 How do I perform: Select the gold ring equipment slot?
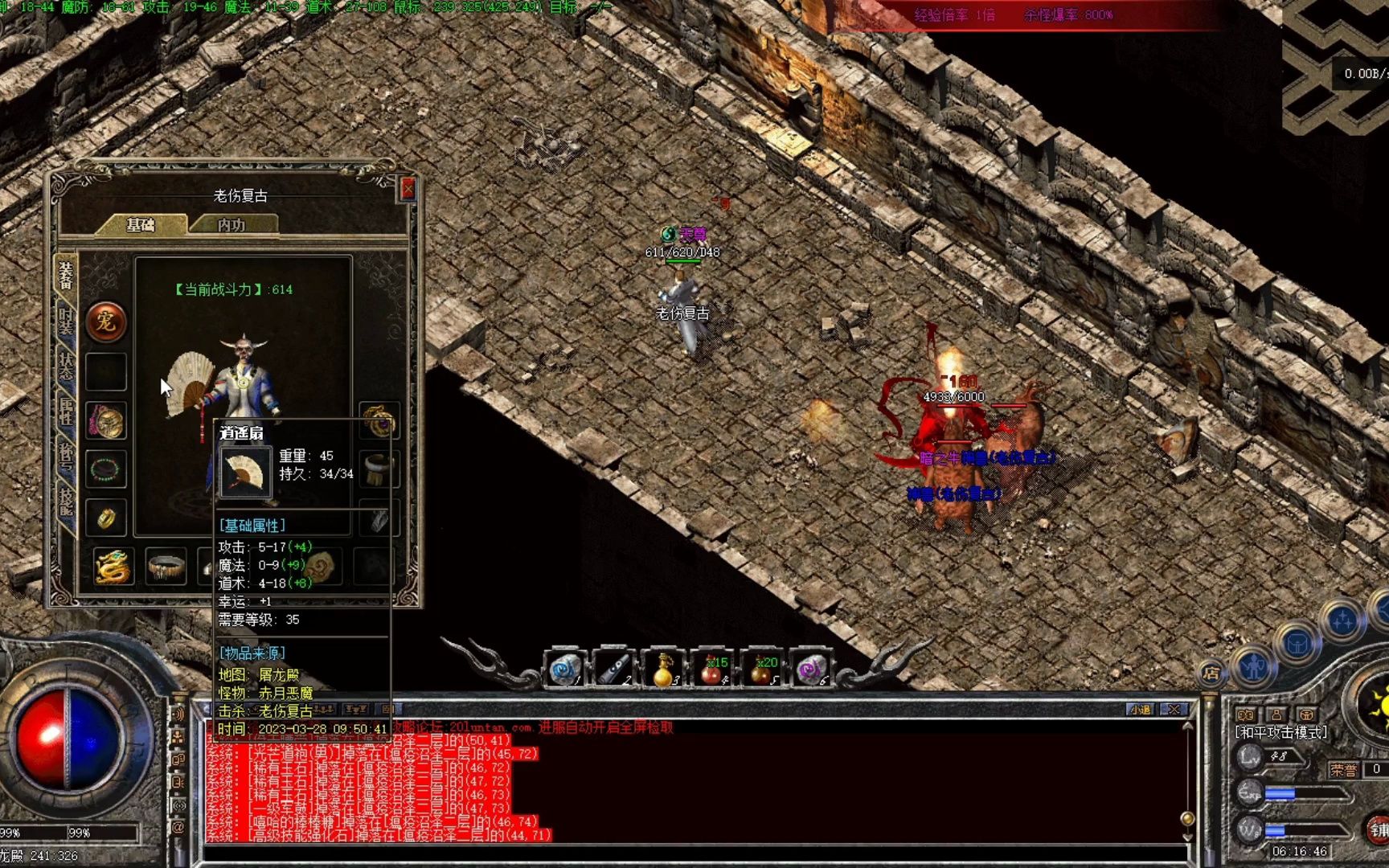tap(106, 518)
